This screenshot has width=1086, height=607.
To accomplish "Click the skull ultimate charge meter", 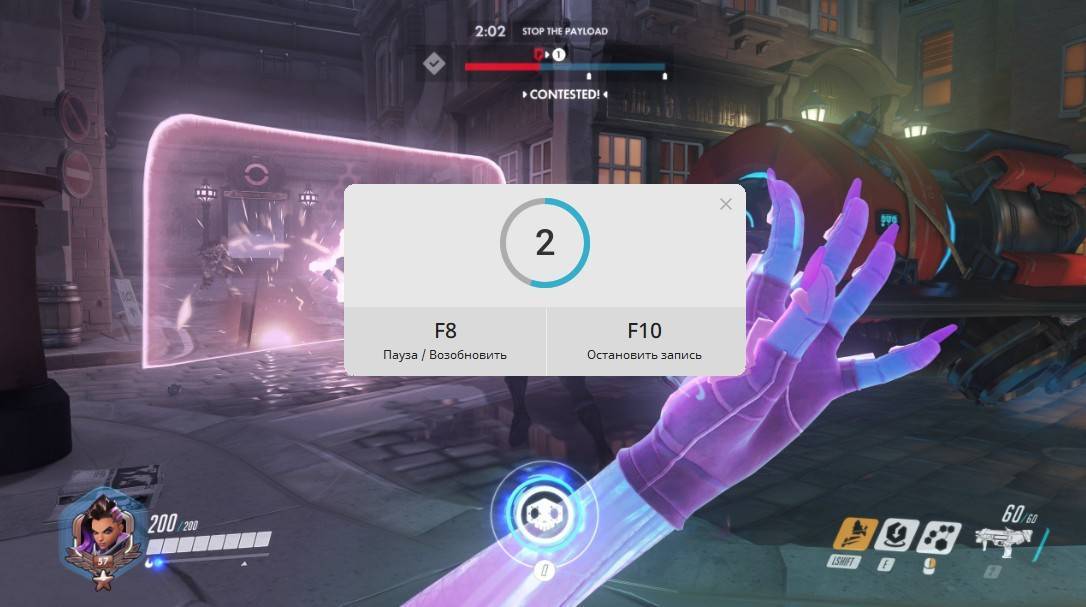I will coord(543,512).
